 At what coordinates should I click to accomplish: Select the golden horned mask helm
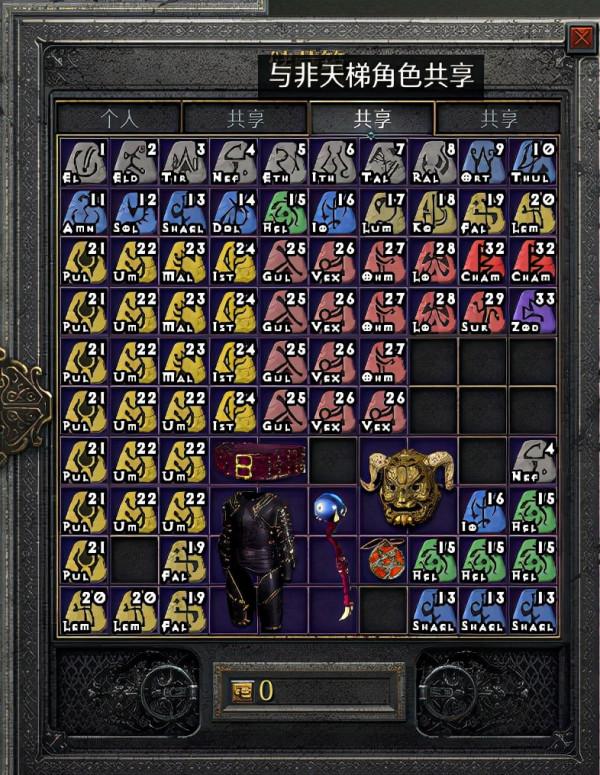[x=408, y=487]
